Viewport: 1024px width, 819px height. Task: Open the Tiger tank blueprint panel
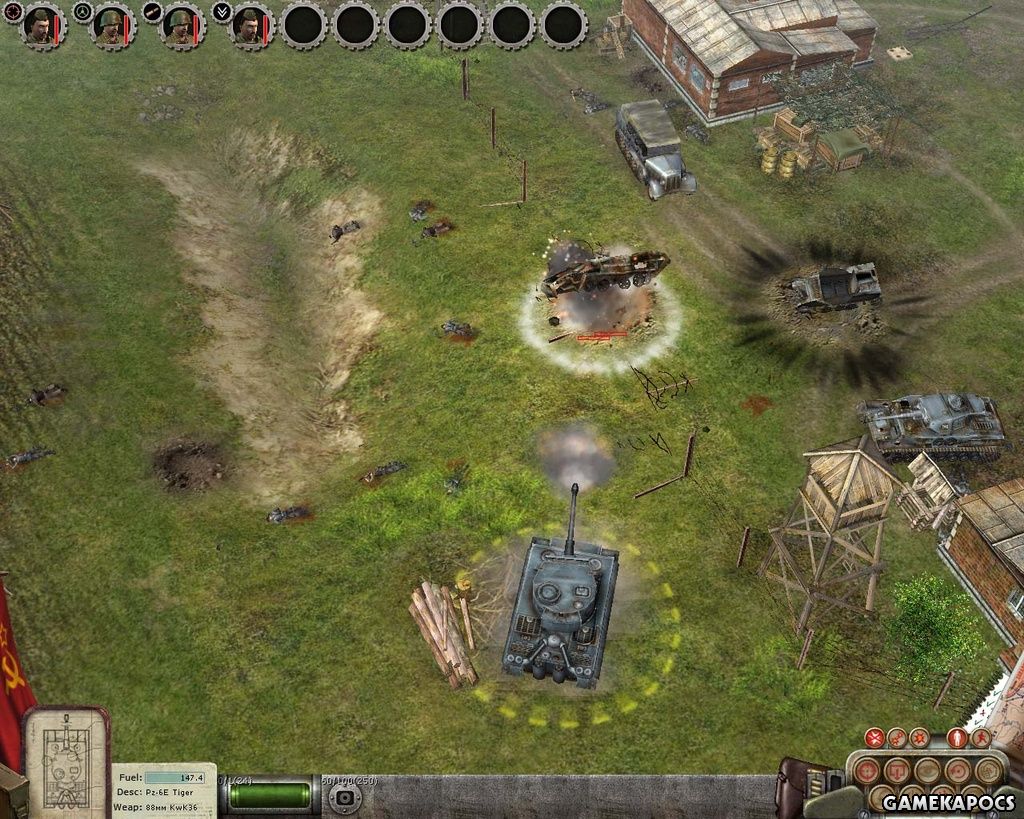66,762
